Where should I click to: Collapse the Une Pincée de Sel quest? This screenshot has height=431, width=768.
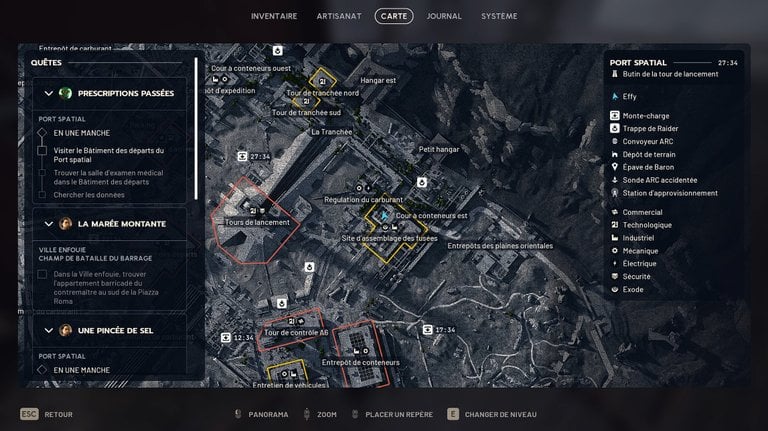click(x=47, y=330)
